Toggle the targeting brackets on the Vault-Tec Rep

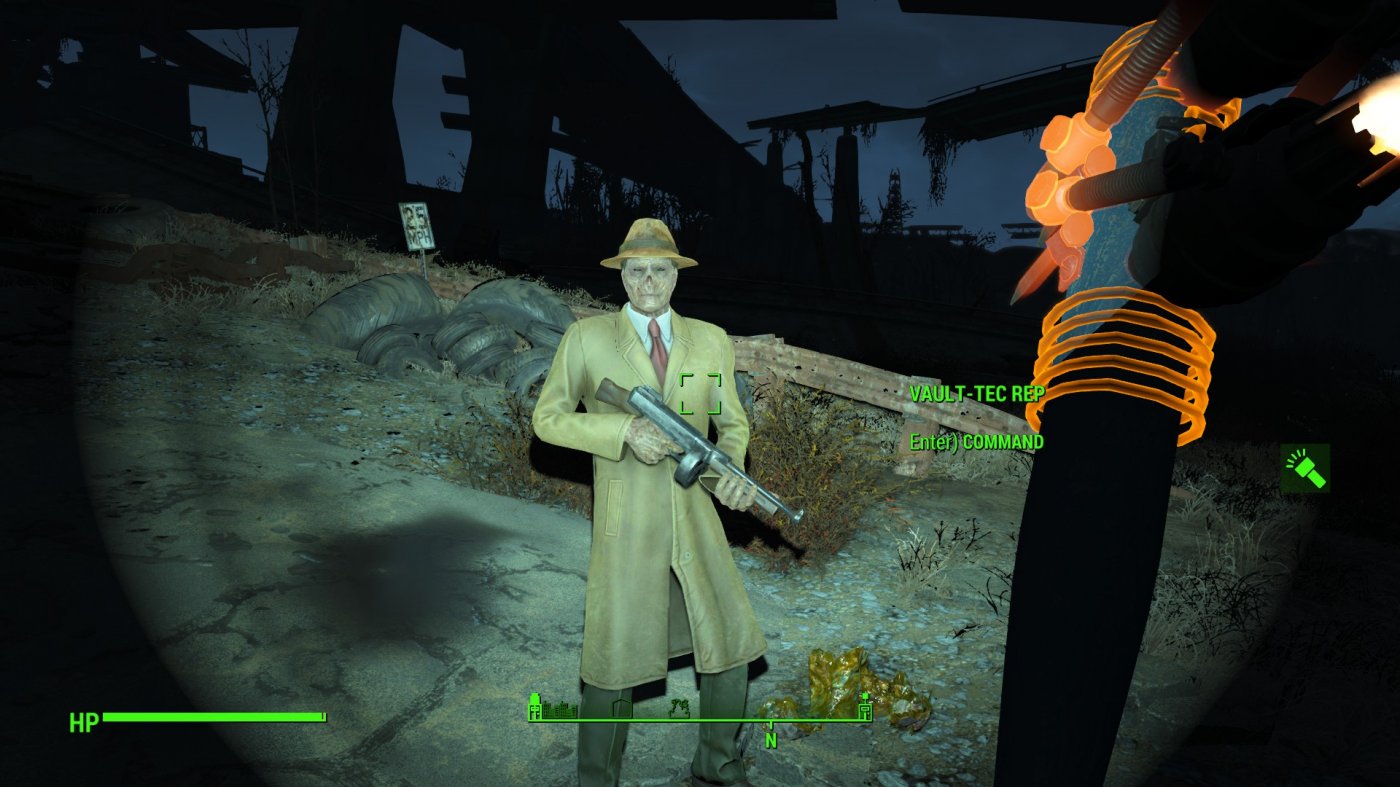tap(702, 395)
